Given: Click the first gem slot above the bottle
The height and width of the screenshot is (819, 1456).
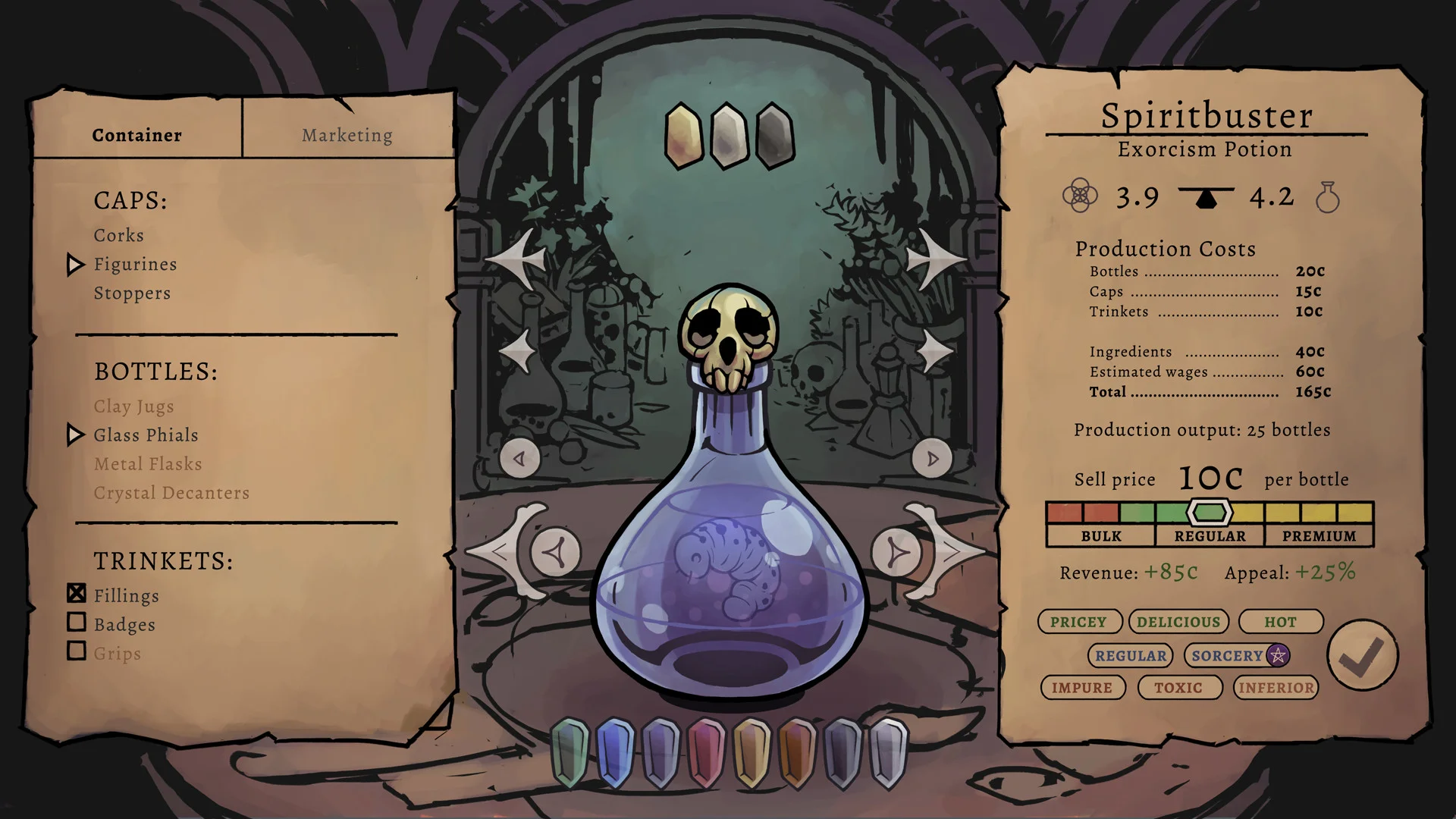Looking at the screenshot, I should pyautogui.click(x=683, y=135).
